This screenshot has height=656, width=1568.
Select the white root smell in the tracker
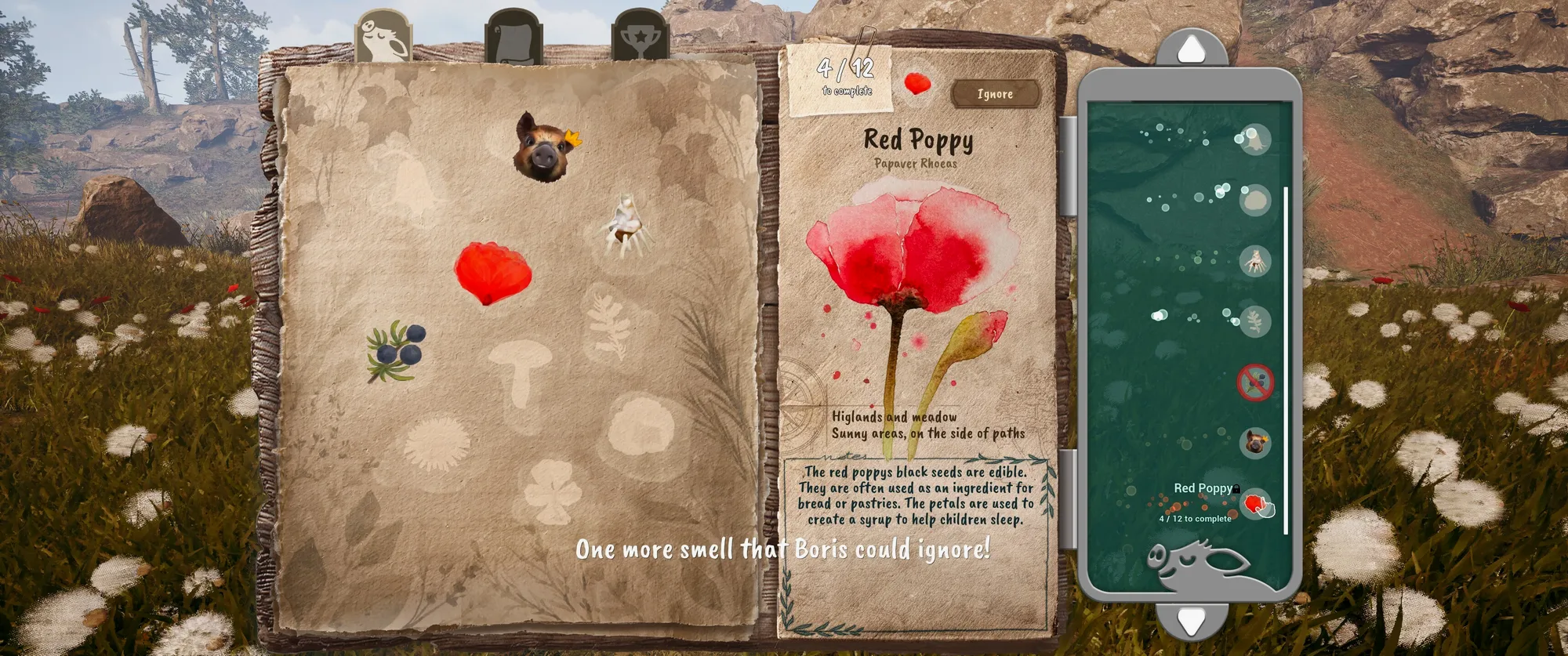click(1255, 261)
